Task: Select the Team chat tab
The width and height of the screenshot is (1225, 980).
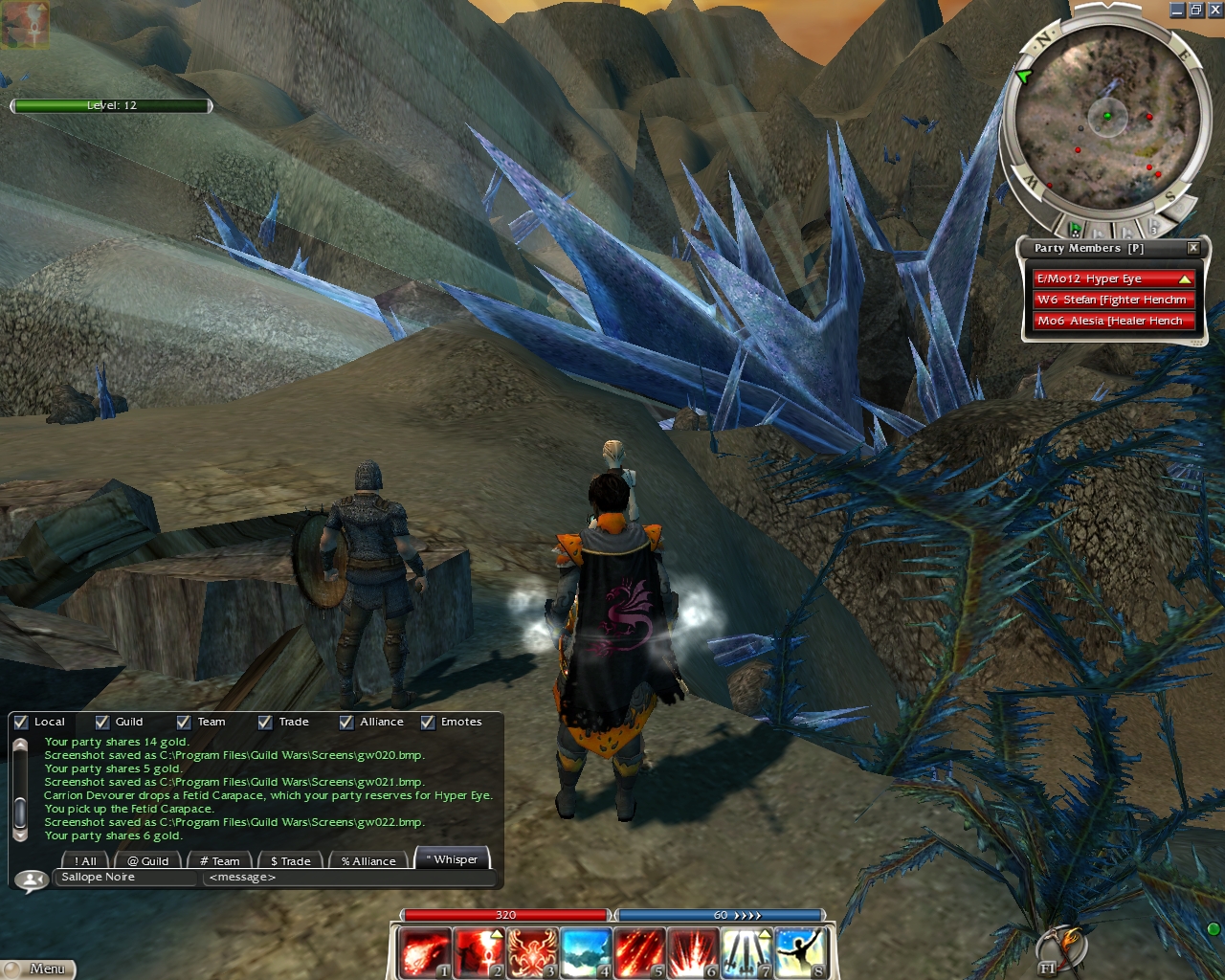Action: 220,861
